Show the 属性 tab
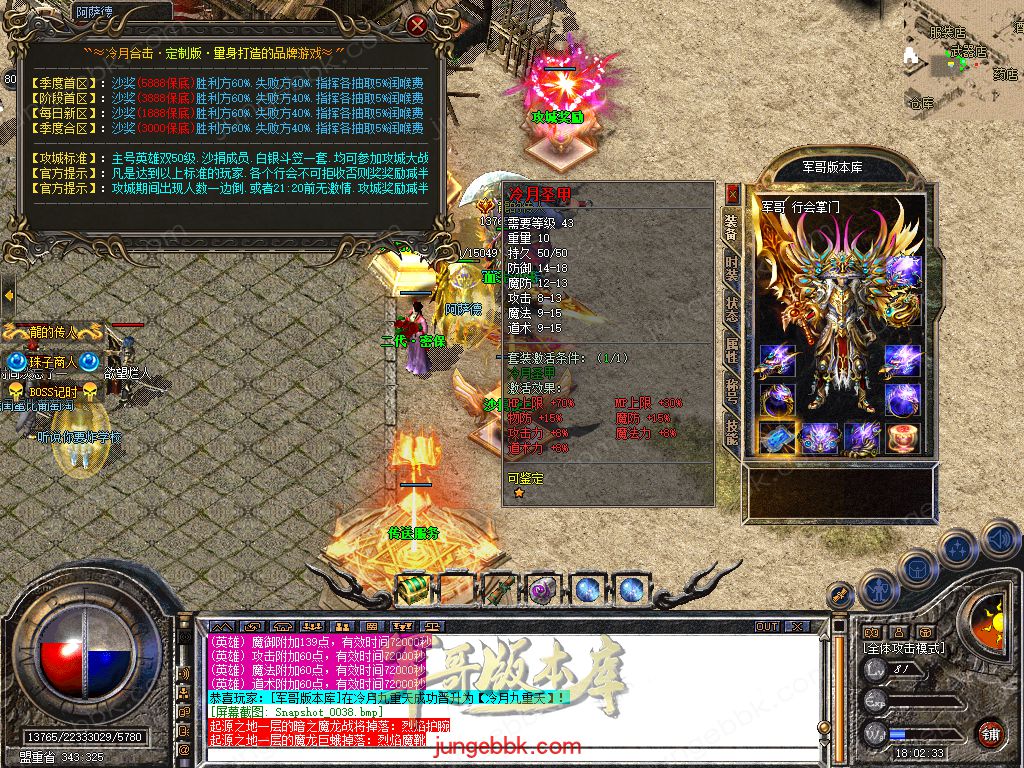1024x768 pixels. [x=732, y=349]
